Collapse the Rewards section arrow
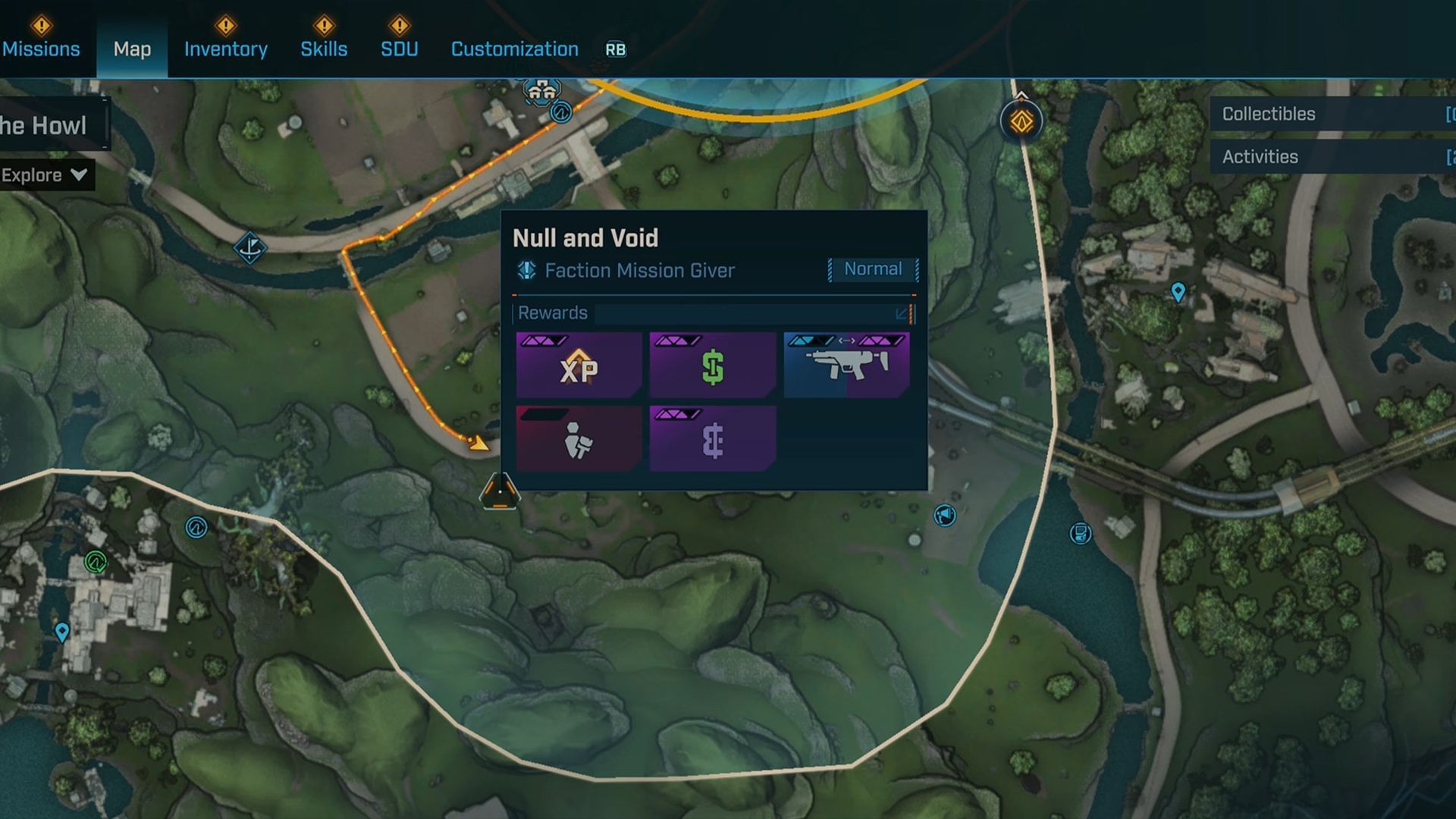1456x819 pixels. (901, 313)
